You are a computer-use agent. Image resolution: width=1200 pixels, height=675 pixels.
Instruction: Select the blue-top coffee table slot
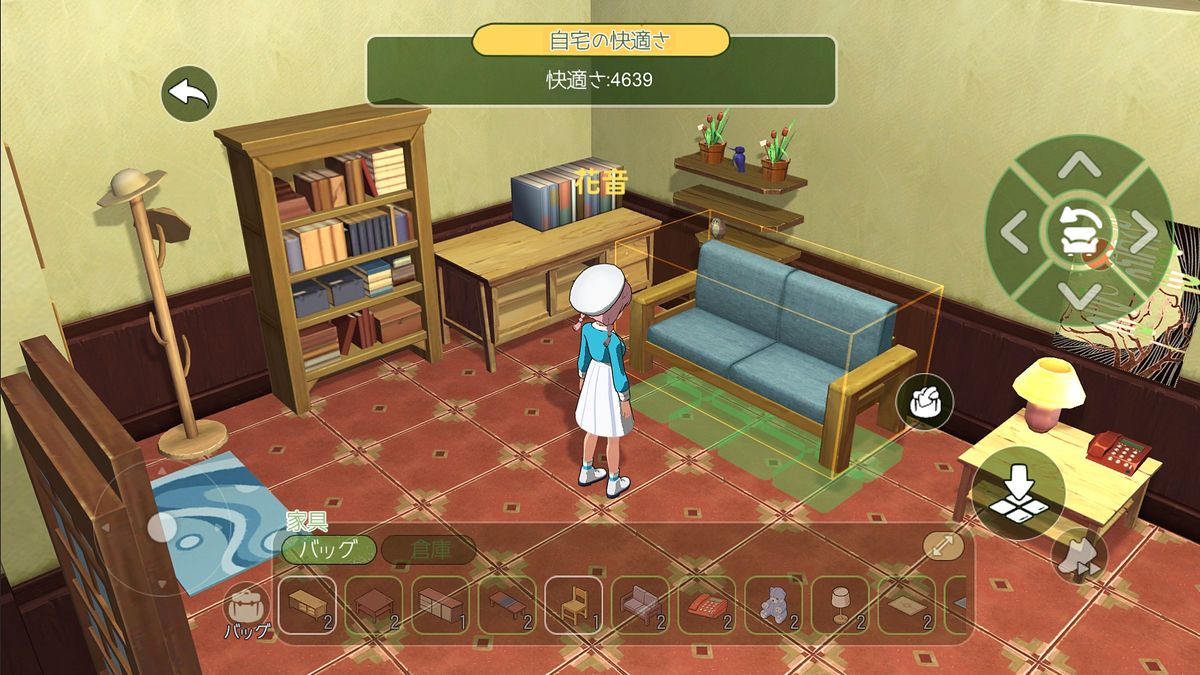pos(506,606)
